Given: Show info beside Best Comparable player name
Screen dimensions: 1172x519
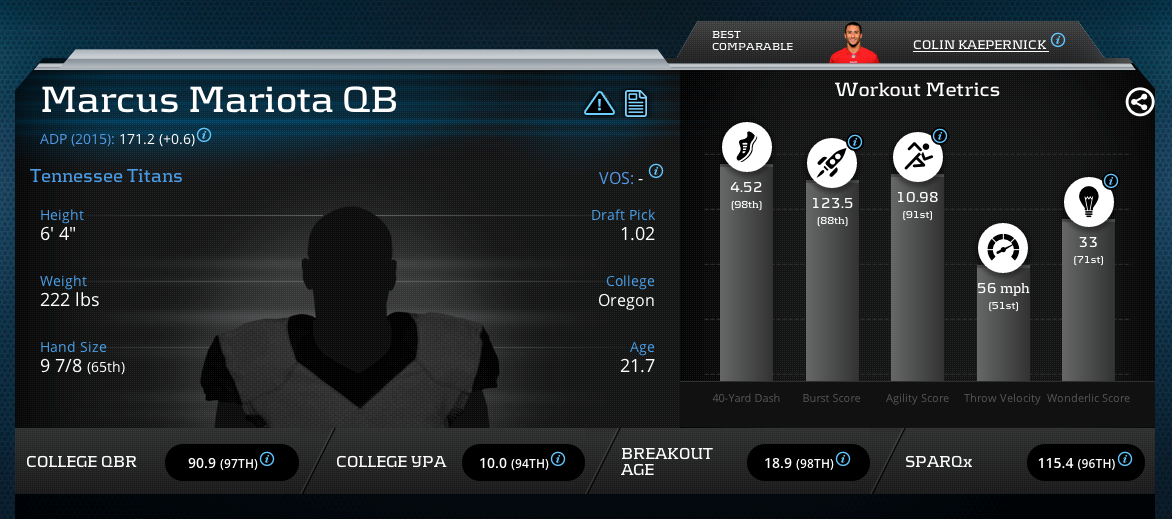Looking at the screenshot, I should click(1058, 40).
